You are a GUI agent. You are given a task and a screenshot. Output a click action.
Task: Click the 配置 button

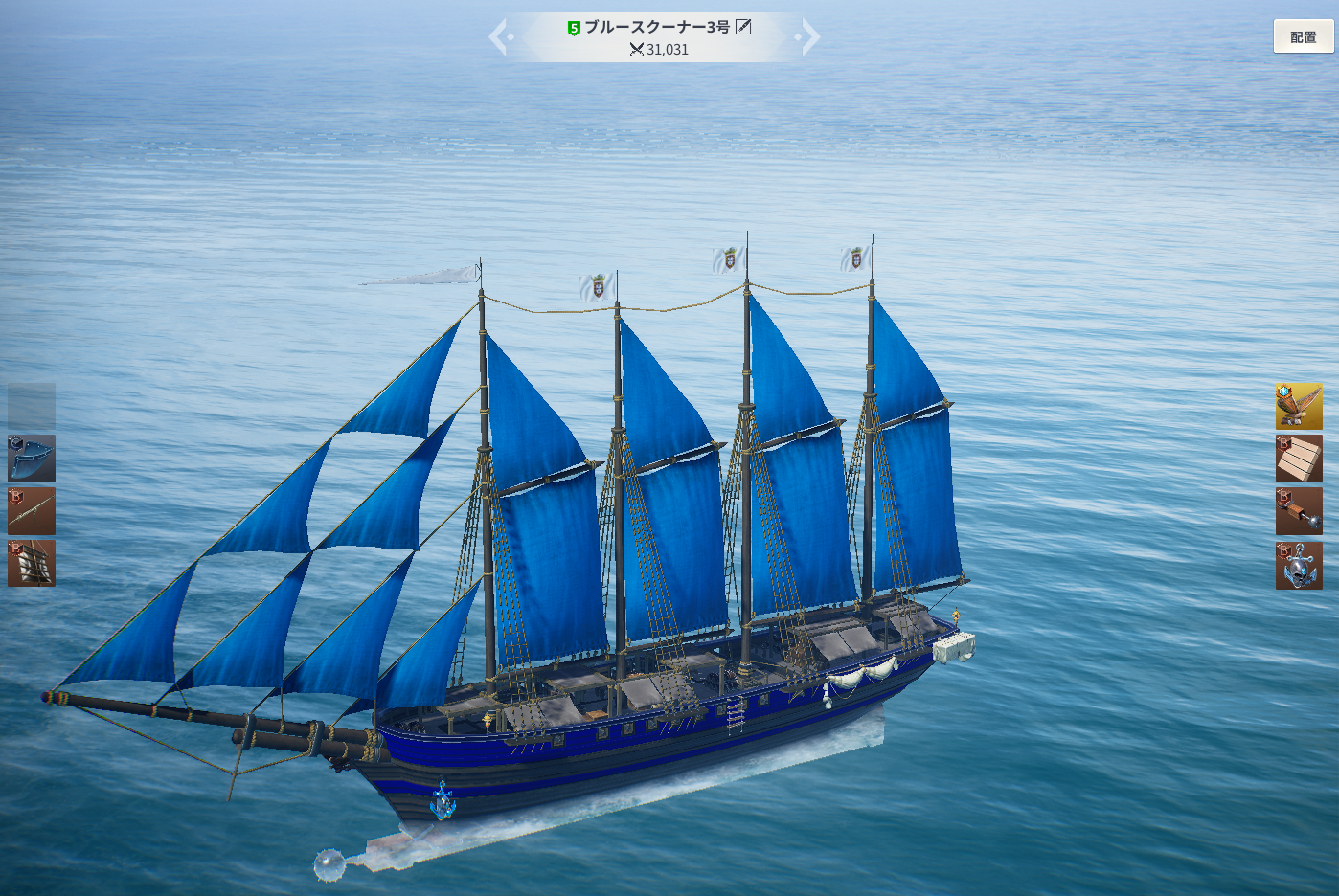[1303, 36]
